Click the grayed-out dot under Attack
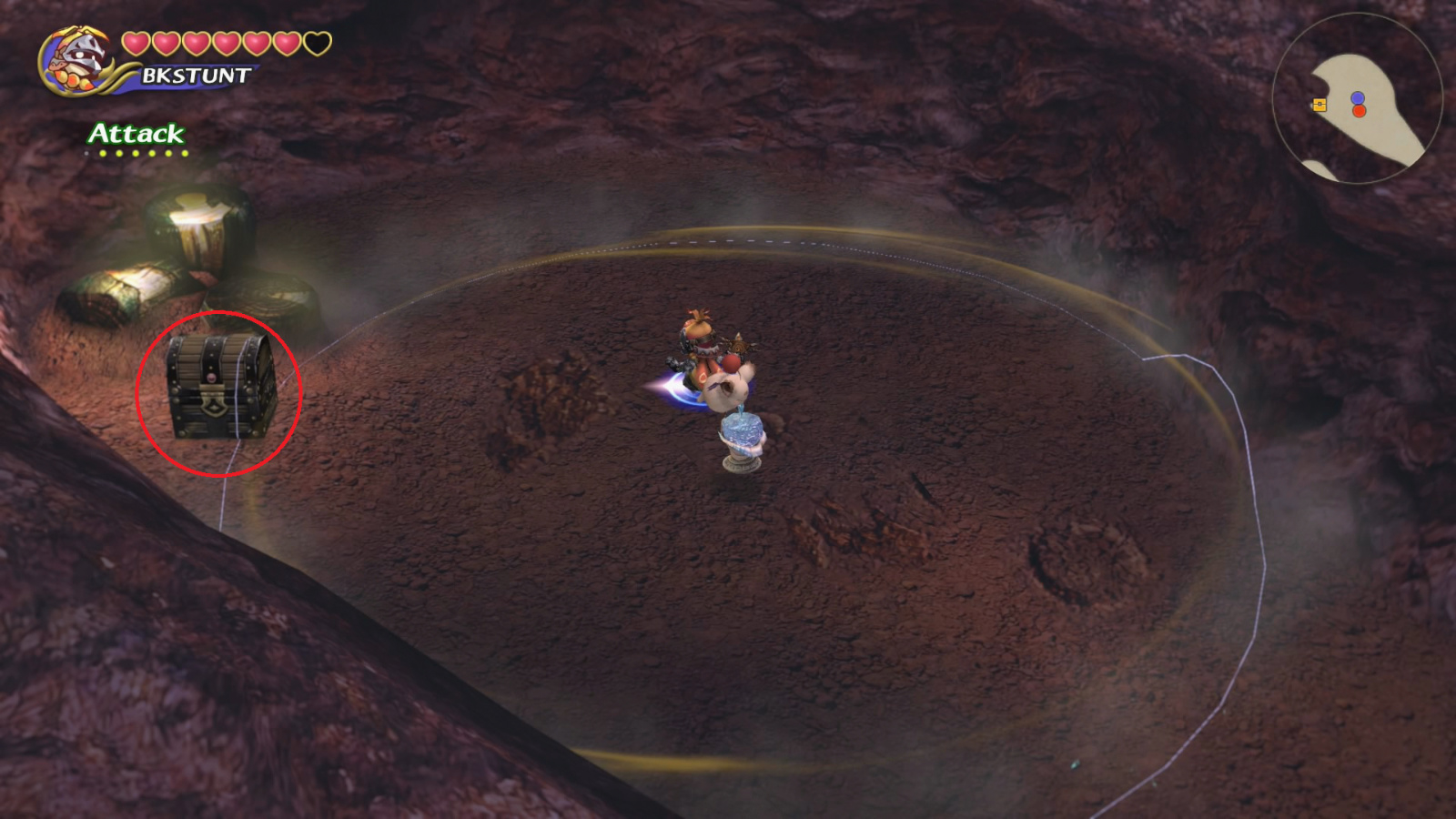The image size is (1456, 819). click(86, 153)
